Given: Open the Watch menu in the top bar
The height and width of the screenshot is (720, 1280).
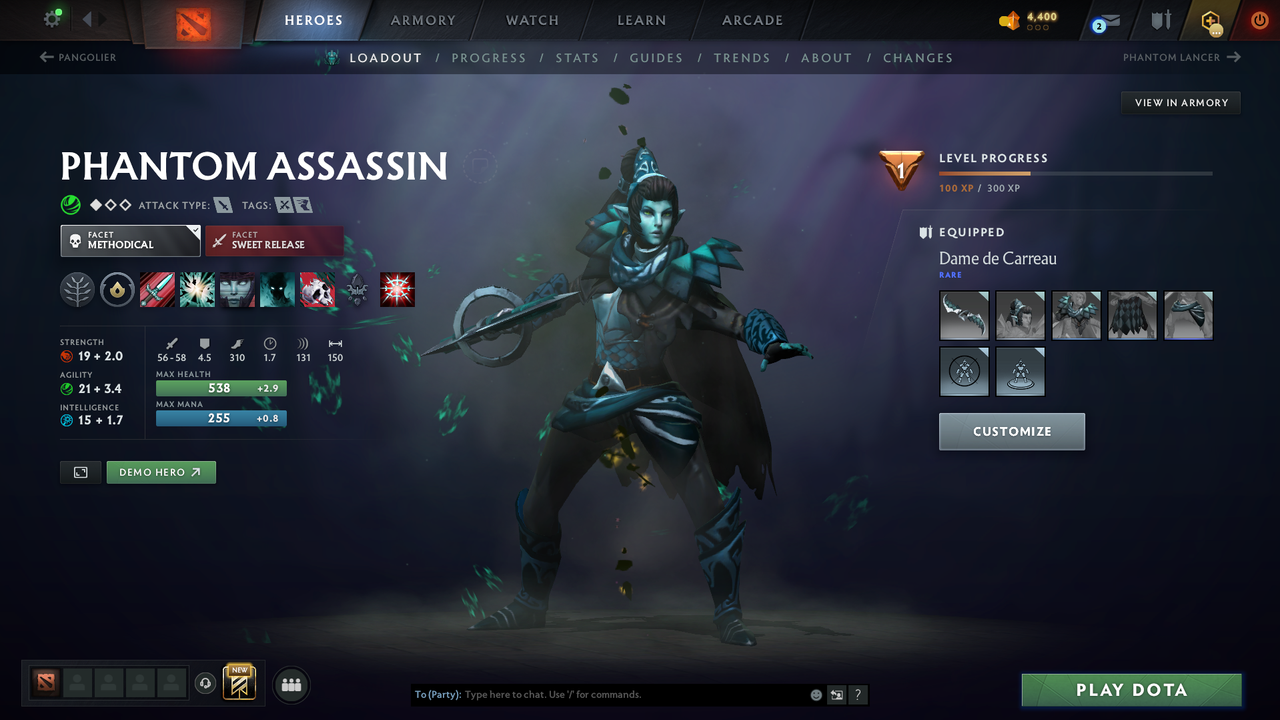Looking at the screenshot, I should [x=531, y=20].
